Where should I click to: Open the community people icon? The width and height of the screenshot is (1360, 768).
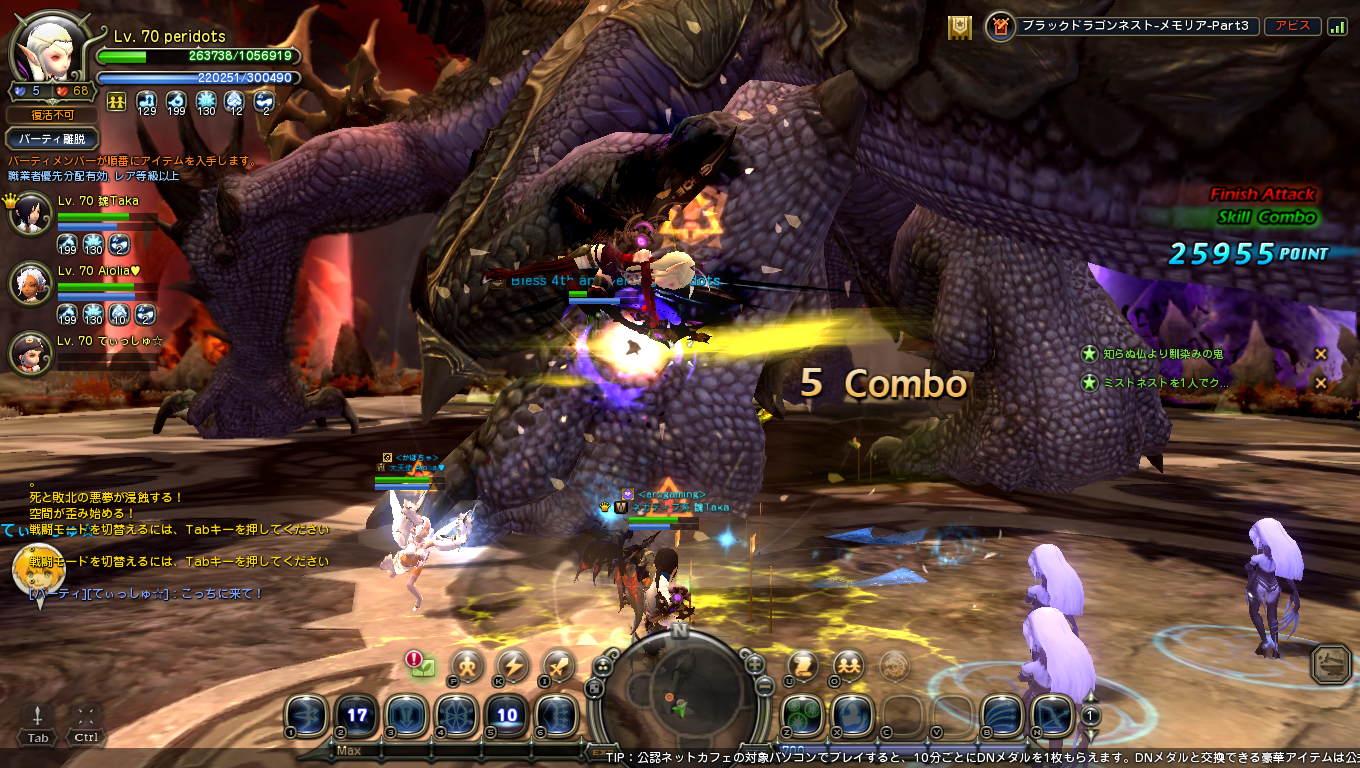coord(848,664)
